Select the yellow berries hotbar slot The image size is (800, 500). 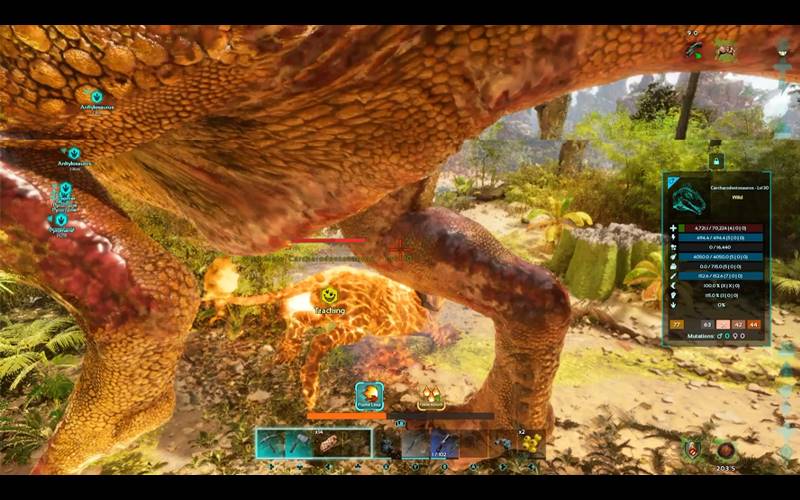coord(532,443)
